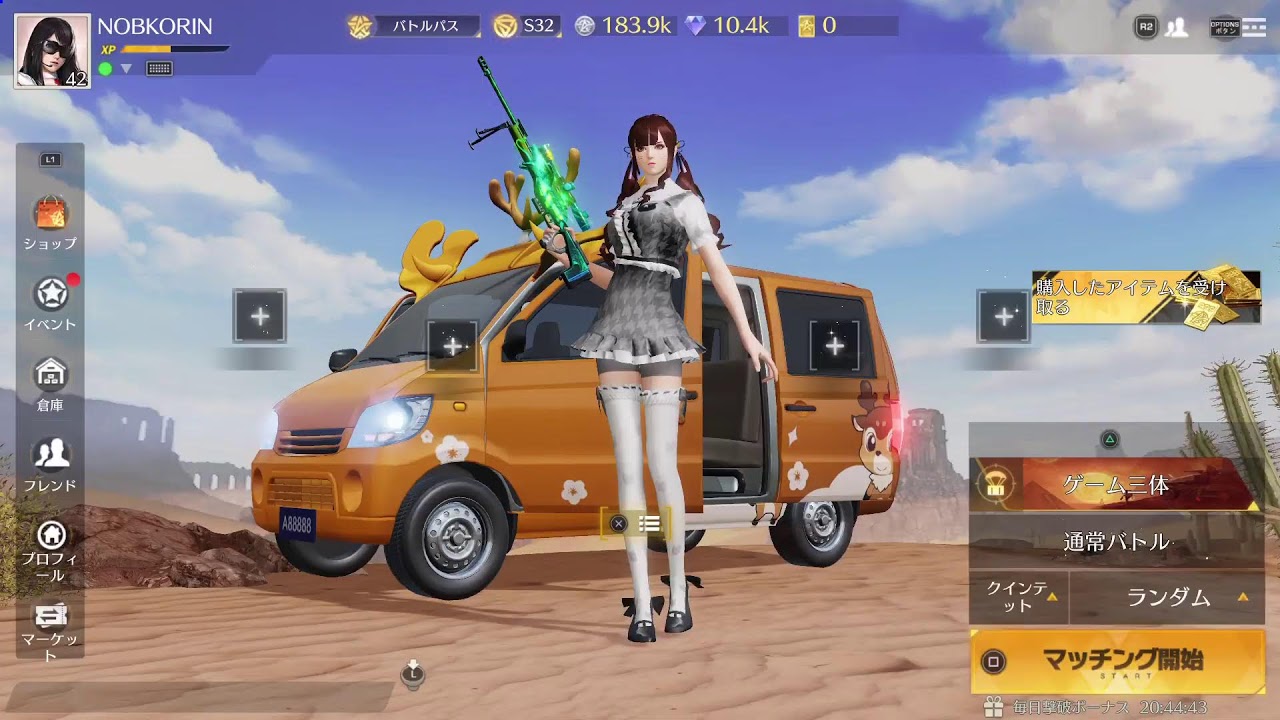Open the gold bar currency counter
Screen dimensions: 1280x720
click(818, 26)
